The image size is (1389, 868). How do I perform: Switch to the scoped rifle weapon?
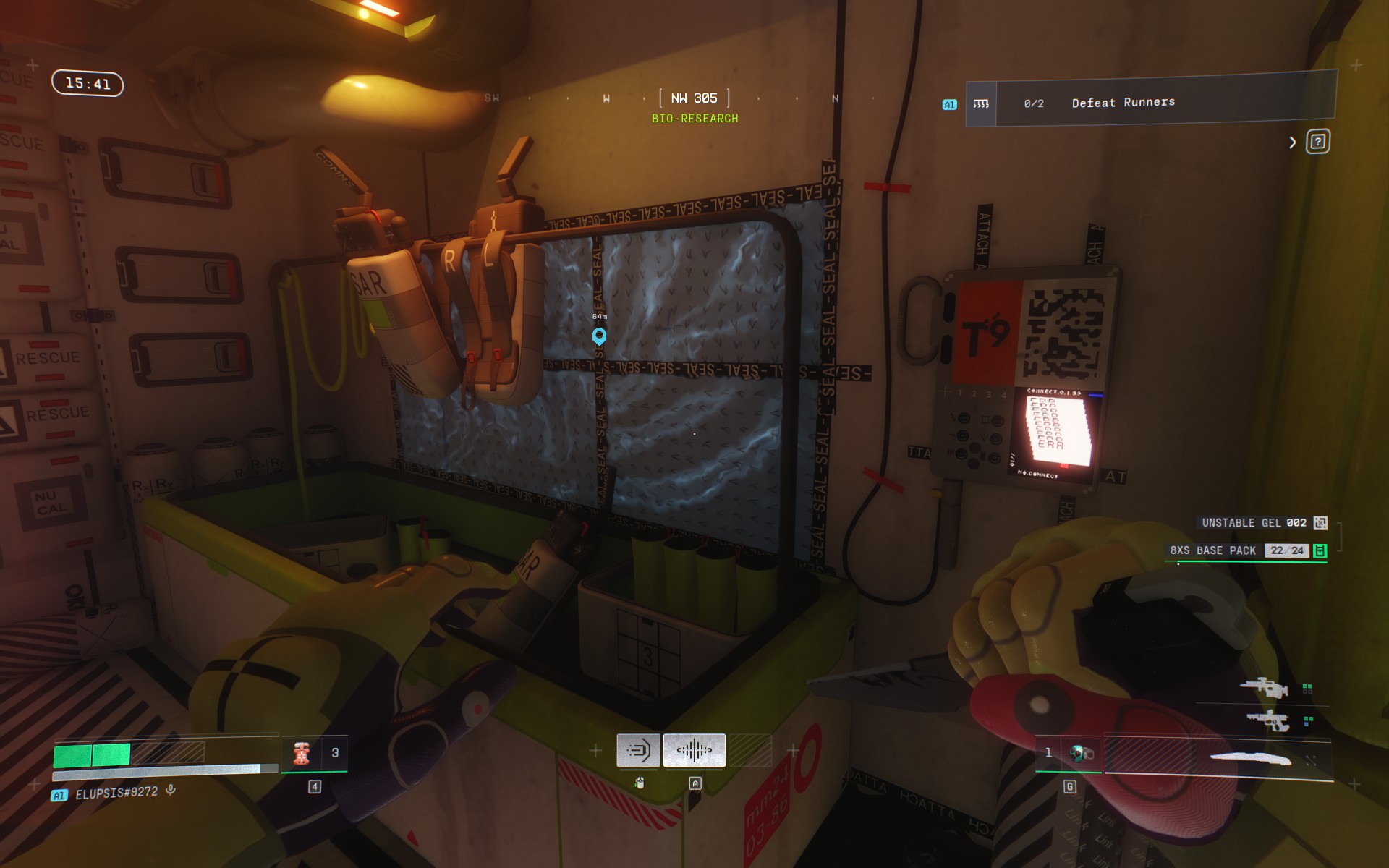click(x=1264, y=687)
